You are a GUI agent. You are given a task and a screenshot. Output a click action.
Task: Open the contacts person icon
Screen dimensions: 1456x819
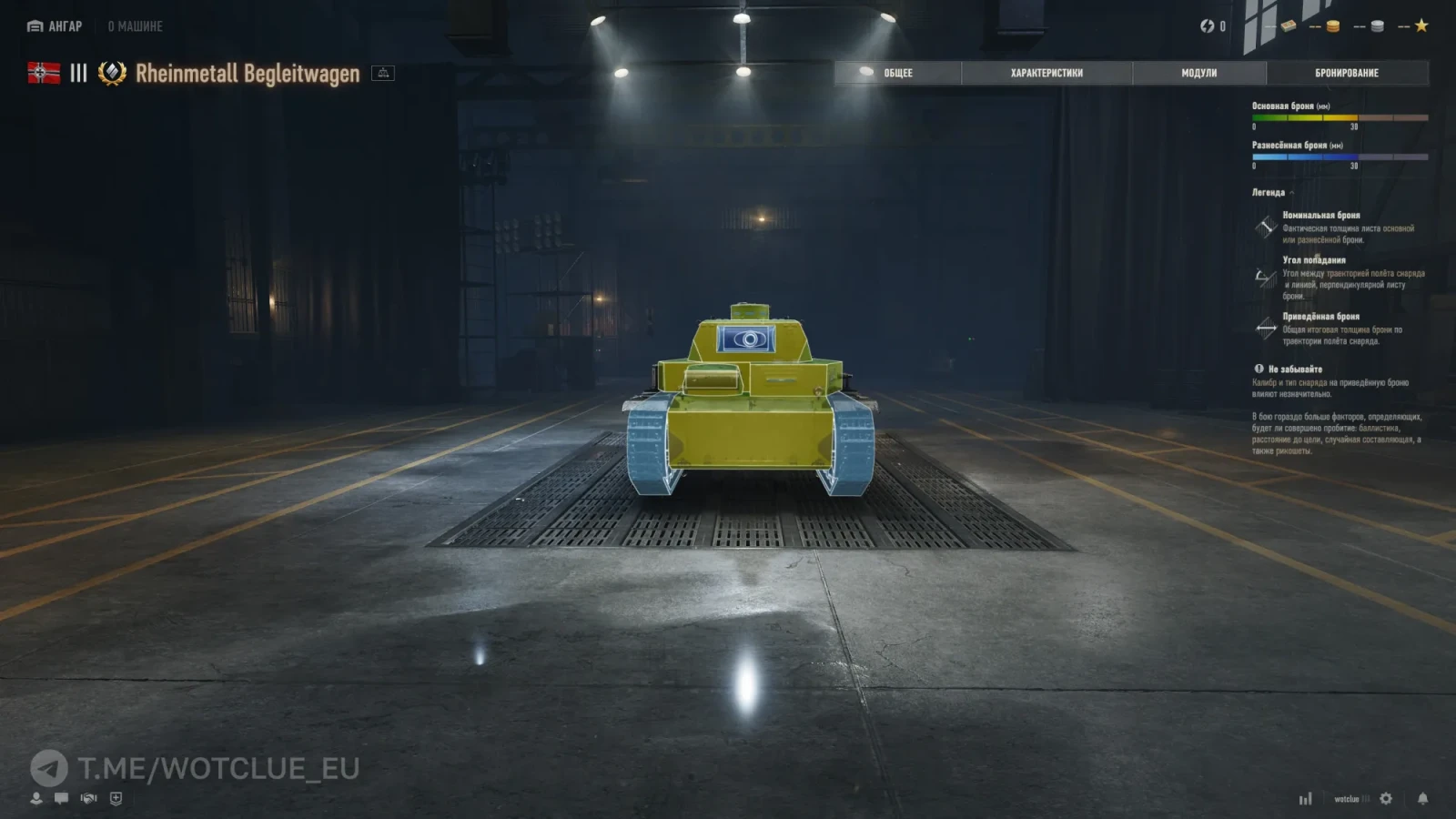[36, 798]
